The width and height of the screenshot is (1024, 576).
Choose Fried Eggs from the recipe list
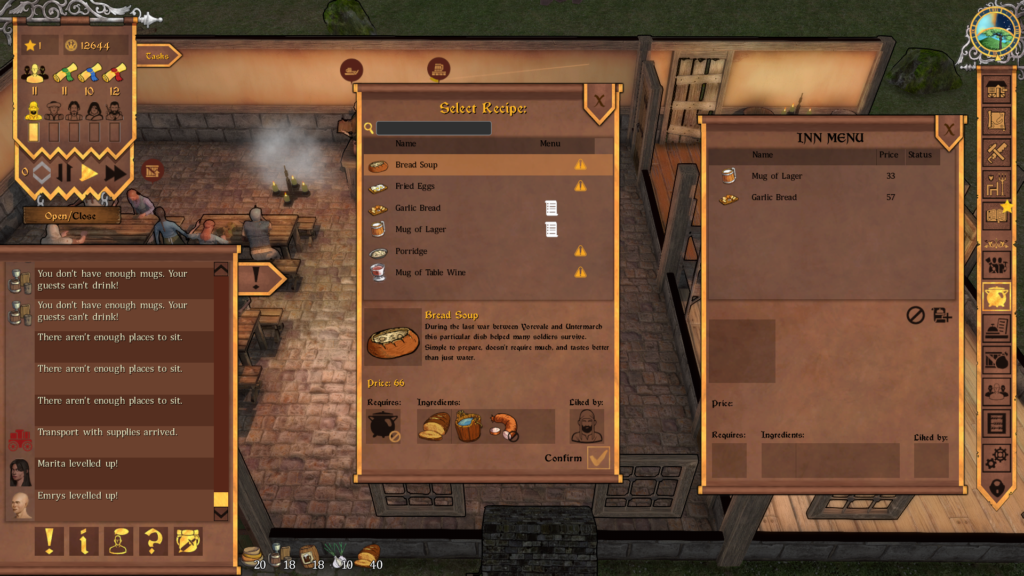tap(470, 186)
